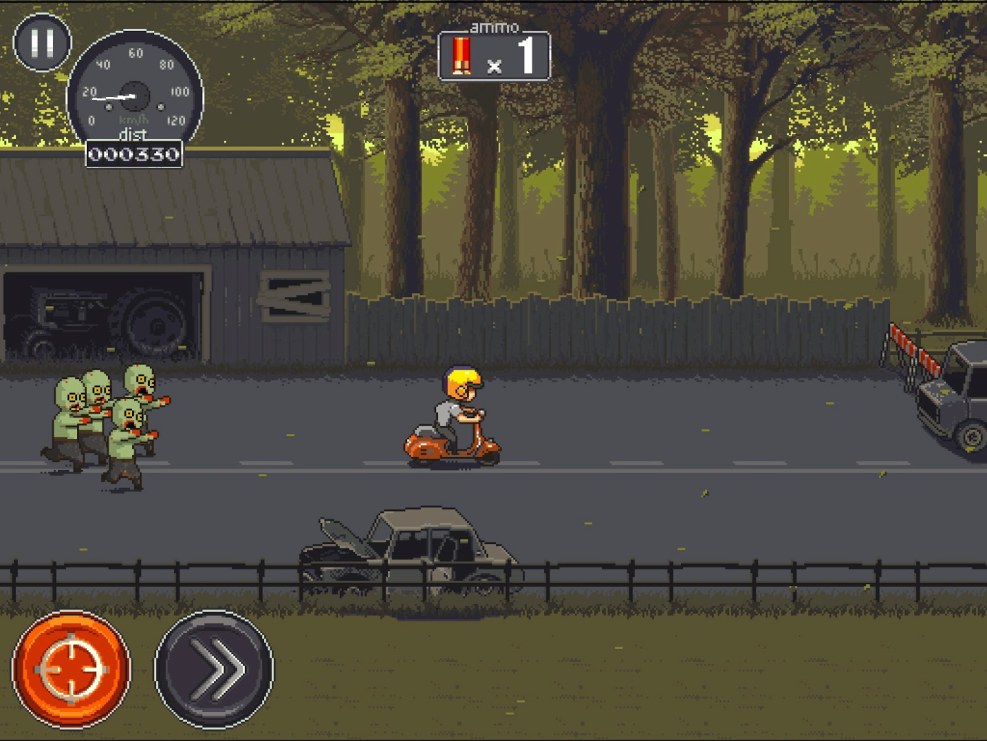Pause the game
Image resolution: width=987 pixels, height=741 pixels.
click(42, 42)
